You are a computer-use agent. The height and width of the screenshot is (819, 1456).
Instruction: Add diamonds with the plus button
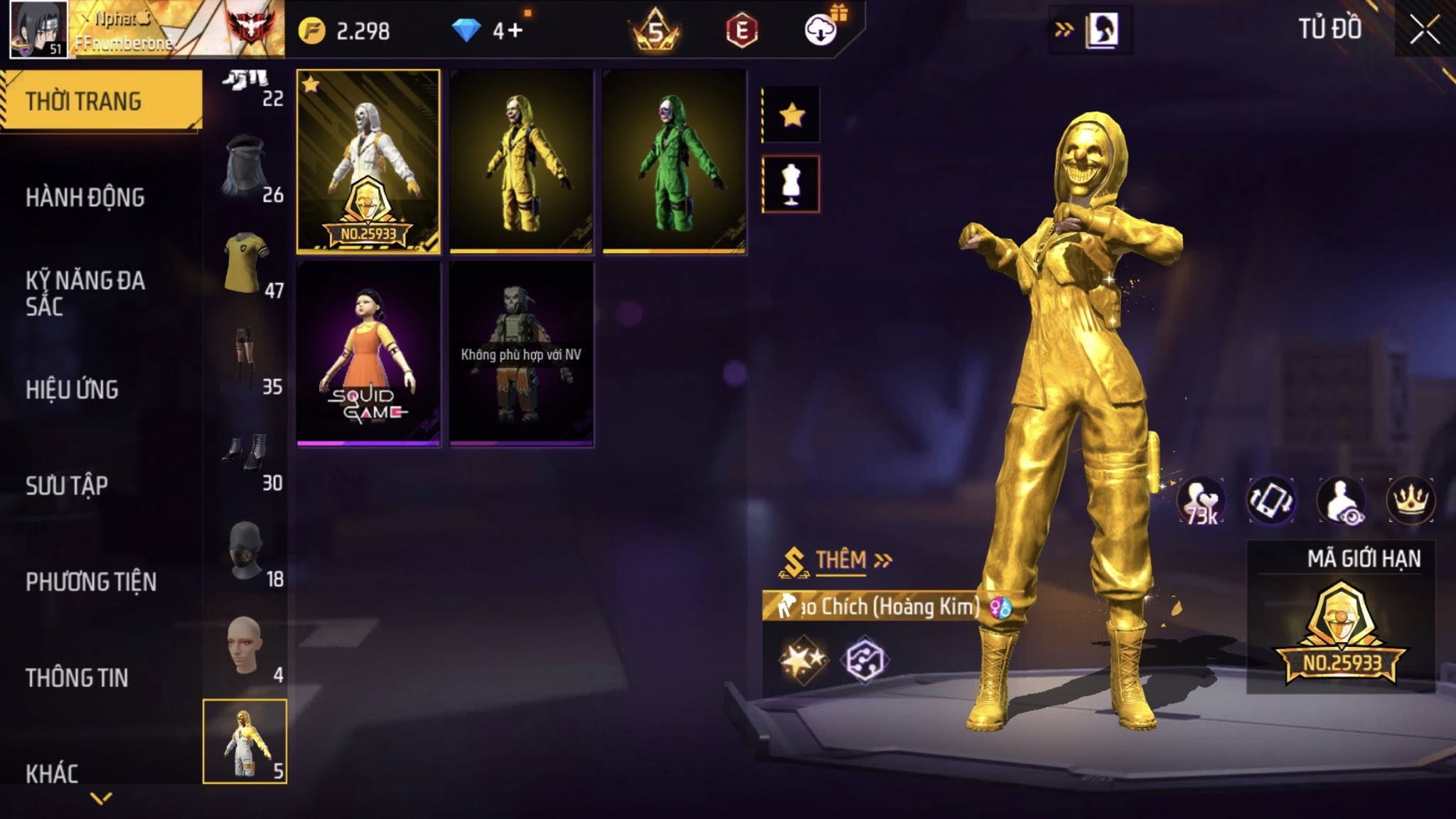(515, 31)
